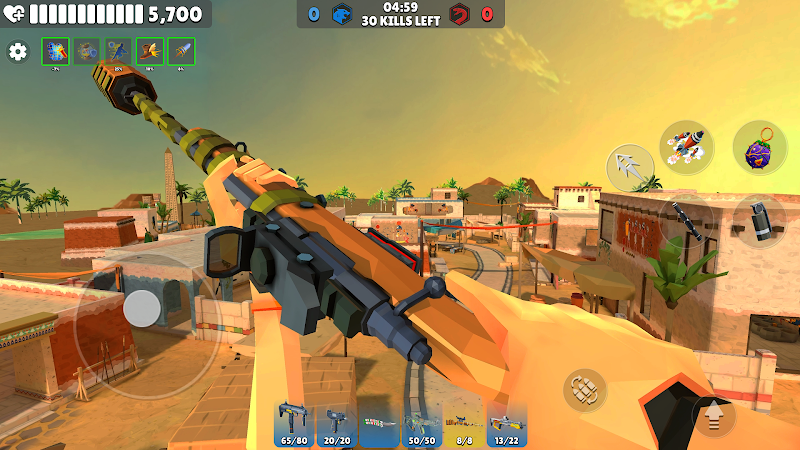Viewport: 800px width, 450px height.
Task: Choose the highlighted 8/8 ammo weapon slot
Action: click(x=464, y=425)
